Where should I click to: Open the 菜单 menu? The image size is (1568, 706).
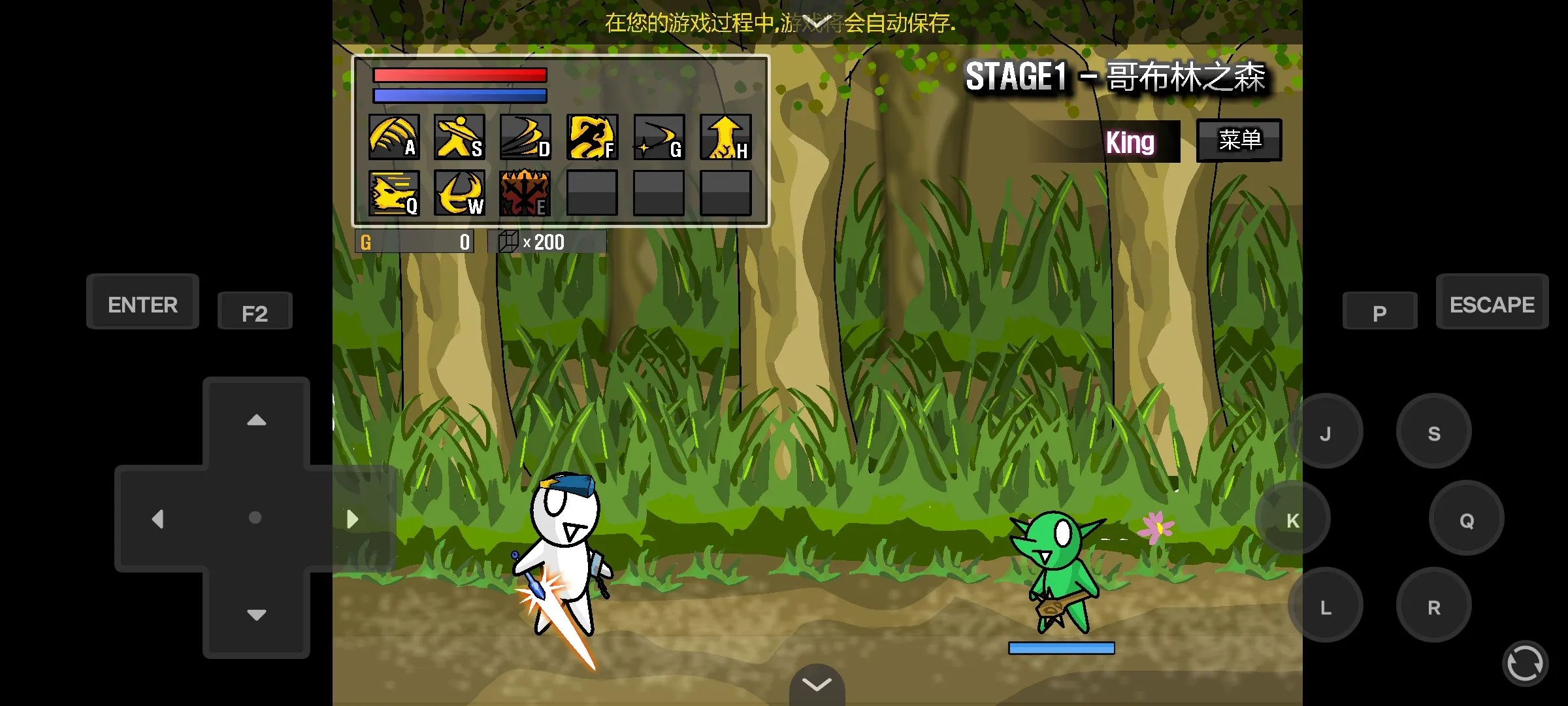[x=1238, y=139]
